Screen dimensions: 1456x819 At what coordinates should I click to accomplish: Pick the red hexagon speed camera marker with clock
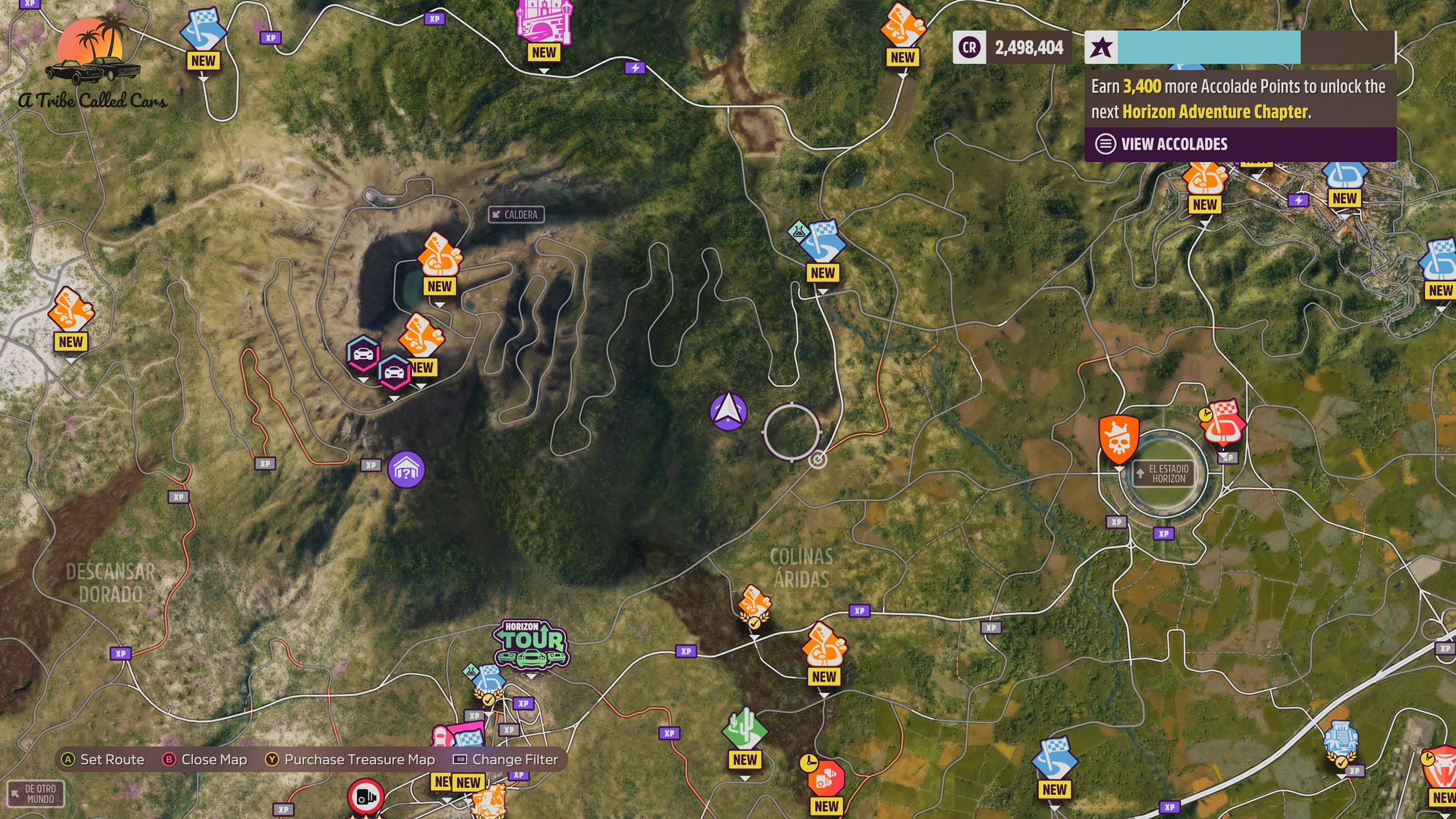(x=825, y=778)
